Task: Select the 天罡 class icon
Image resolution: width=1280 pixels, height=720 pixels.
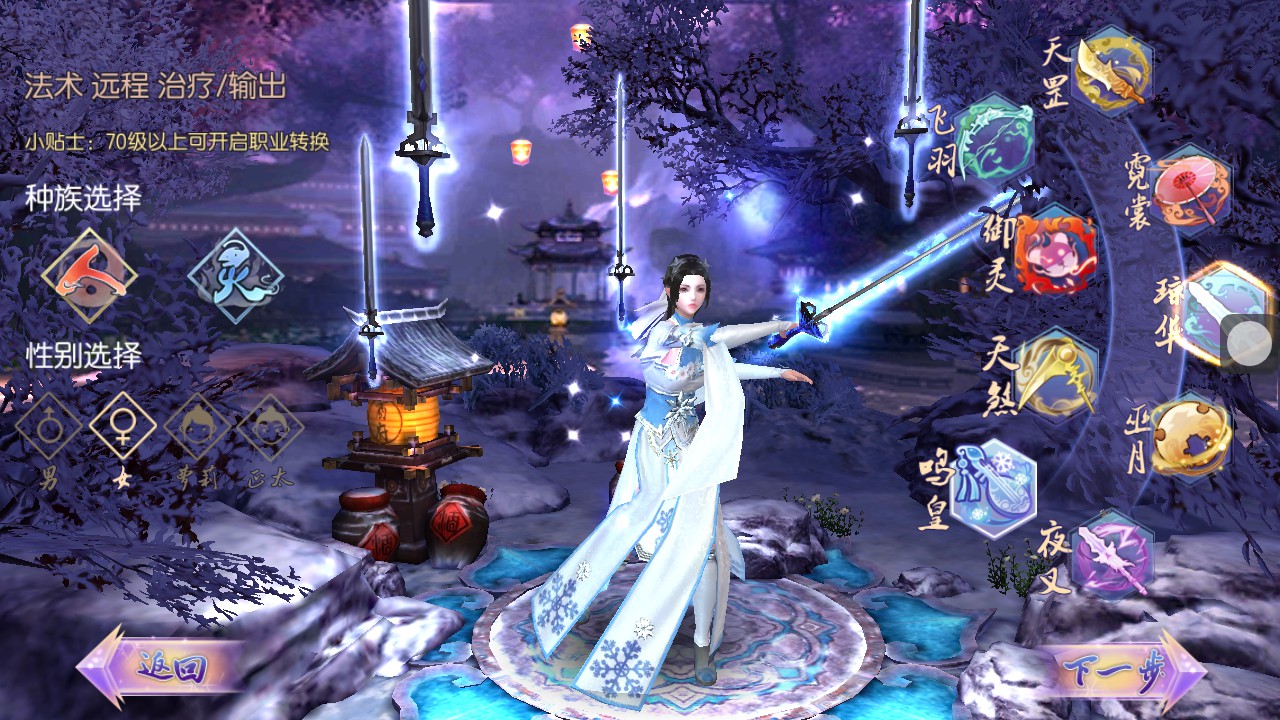Action: coord(1112,72)
